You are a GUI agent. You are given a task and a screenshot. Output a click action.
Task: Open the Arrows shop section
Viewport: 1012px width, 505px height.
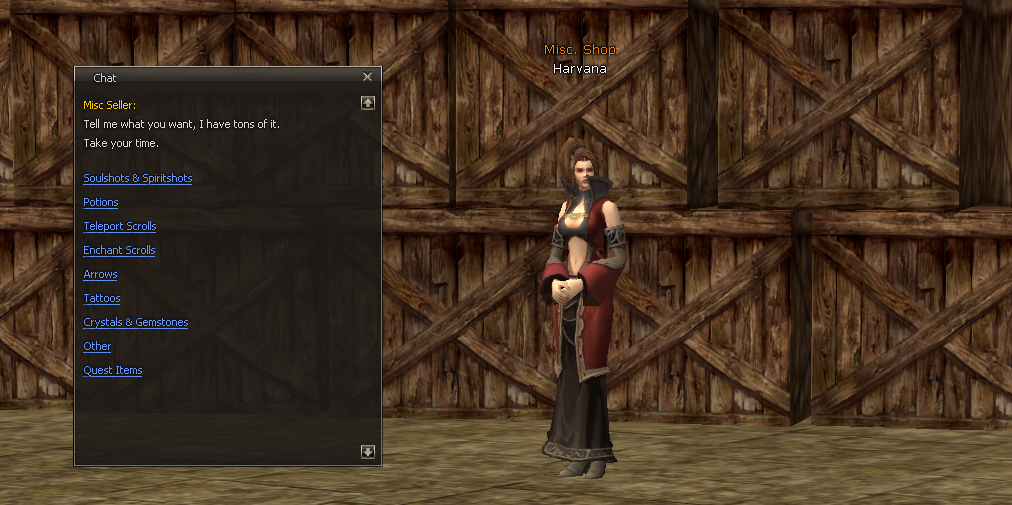100,274
